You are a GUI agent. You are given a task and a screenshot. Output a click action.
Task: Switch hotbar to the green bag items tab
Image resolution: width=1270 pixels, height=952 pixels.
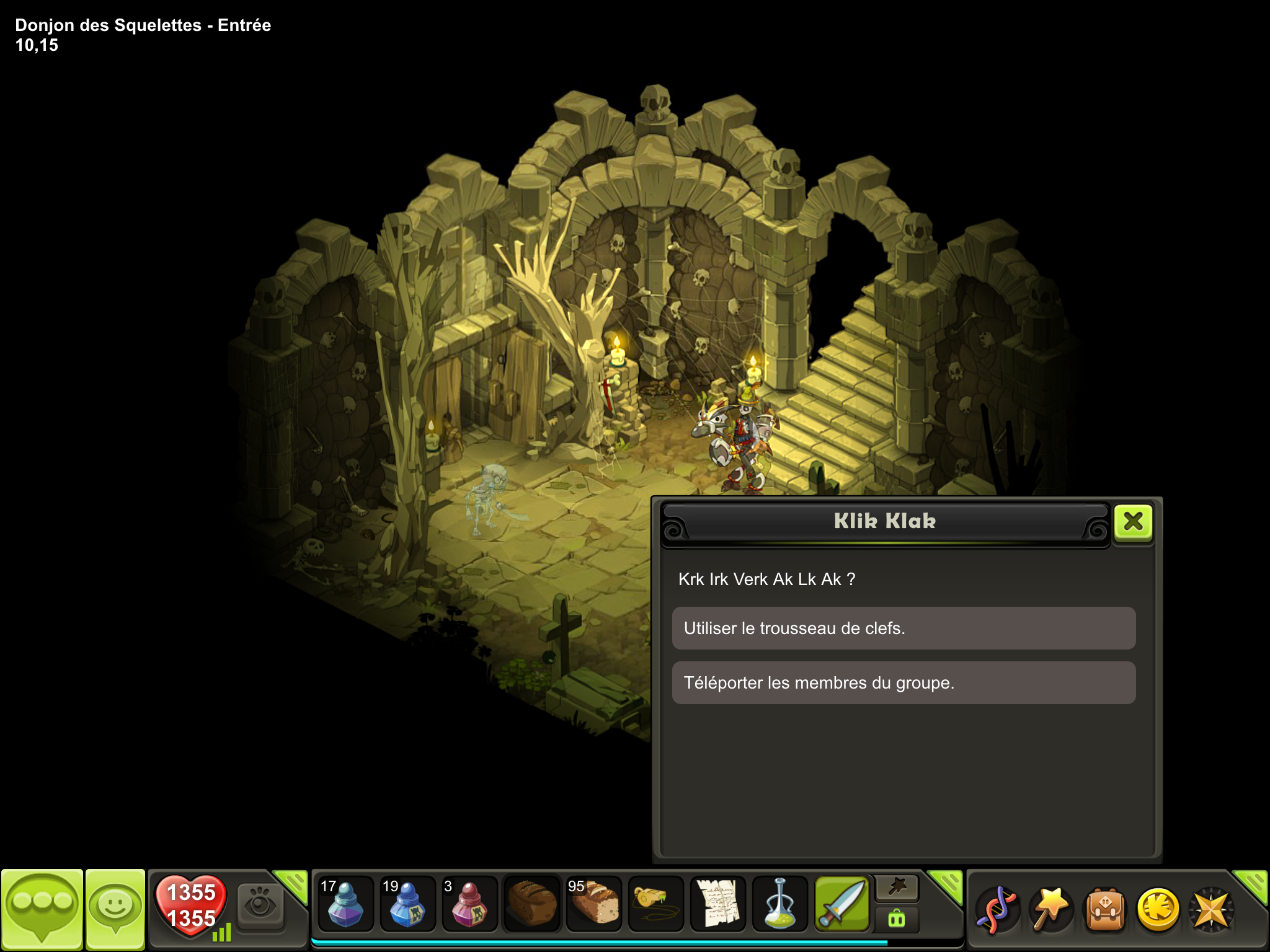(x=897, y=919)
